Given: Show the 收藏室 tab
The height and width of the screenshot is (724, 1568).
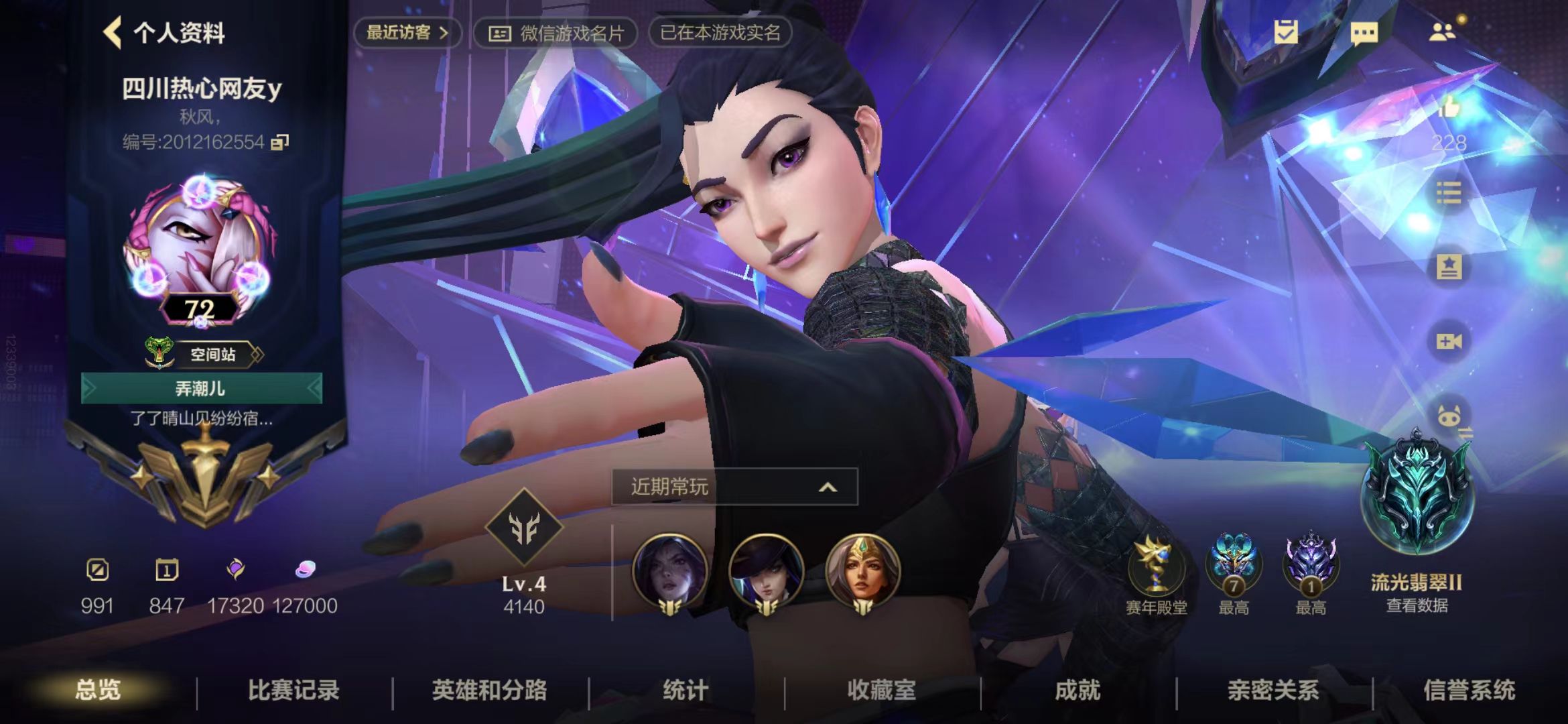Looking at the screenshot, I should coord(880,690).
